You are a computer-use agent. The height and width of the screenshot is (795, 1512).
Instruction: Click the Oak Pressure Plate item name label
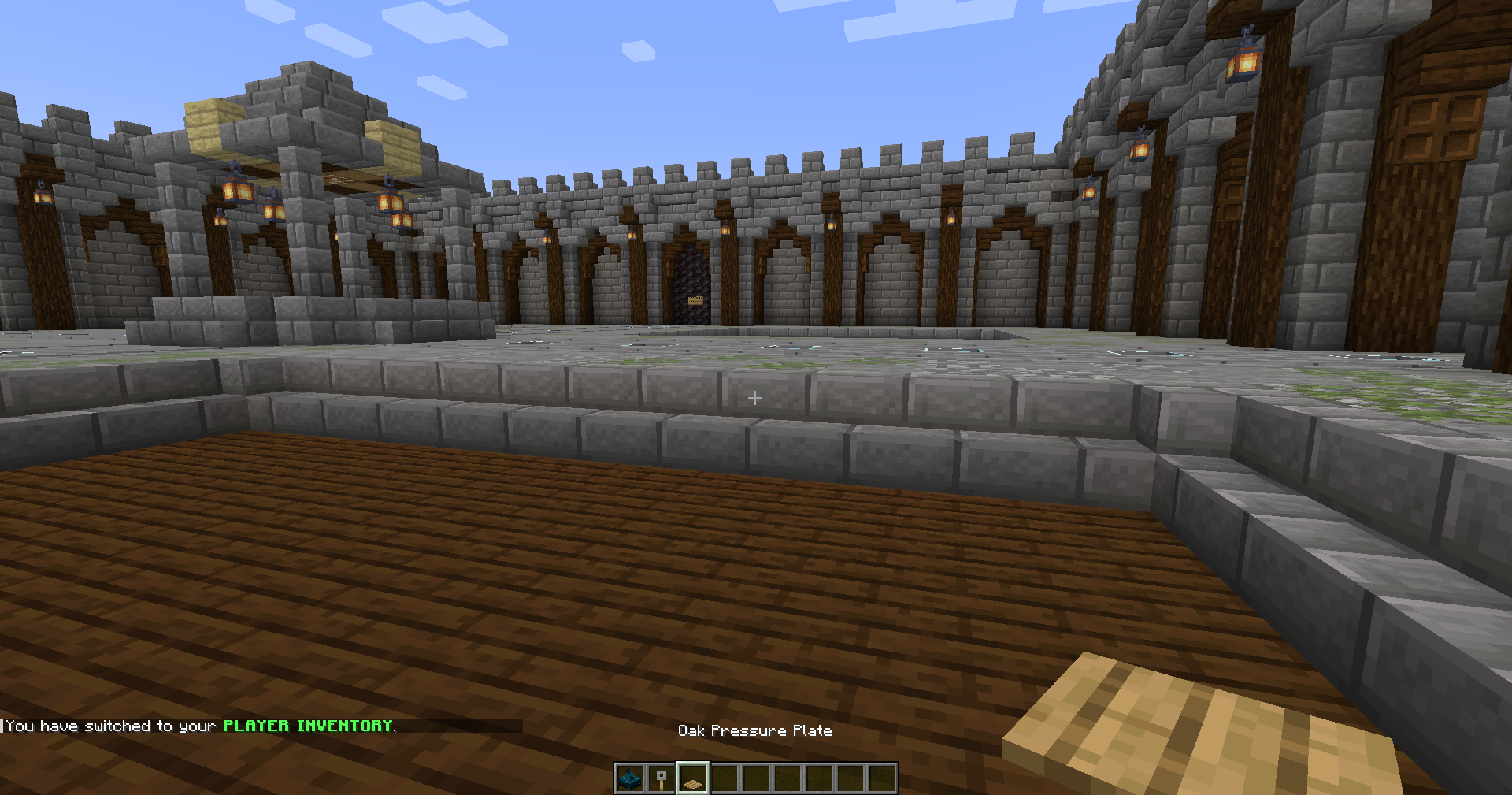click(756, 730)
